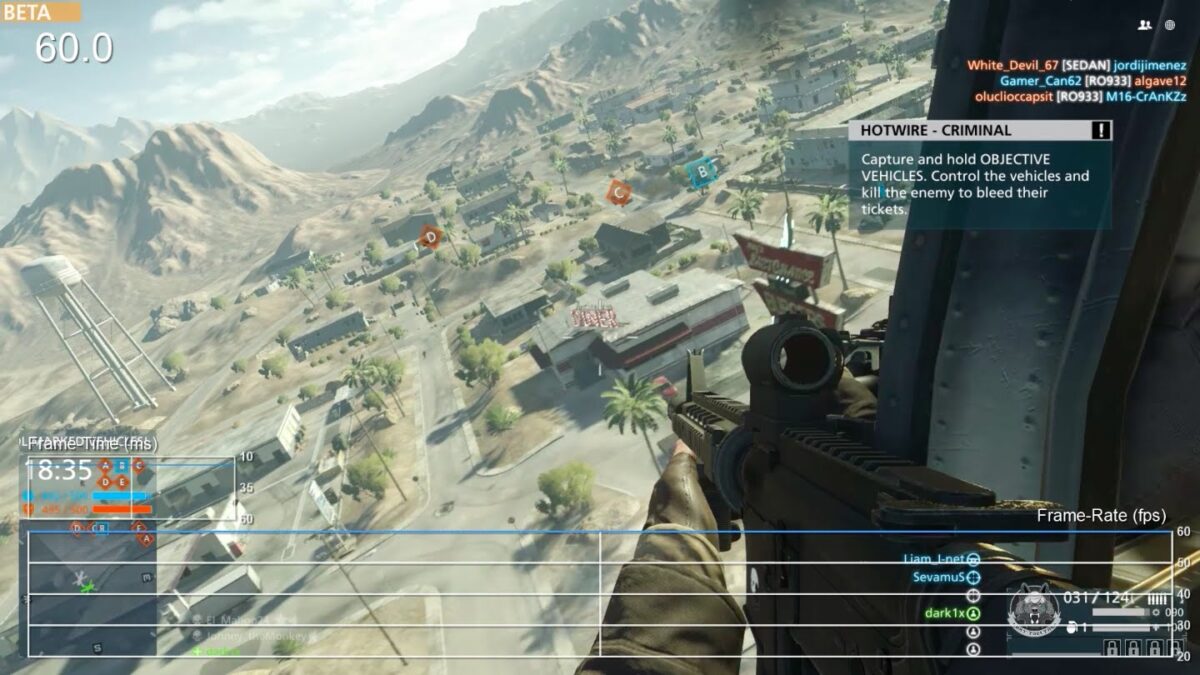This screenshot has width=1200, height=675.
Task: Click the exclamation alert icon
Action: pos(1101,130)
